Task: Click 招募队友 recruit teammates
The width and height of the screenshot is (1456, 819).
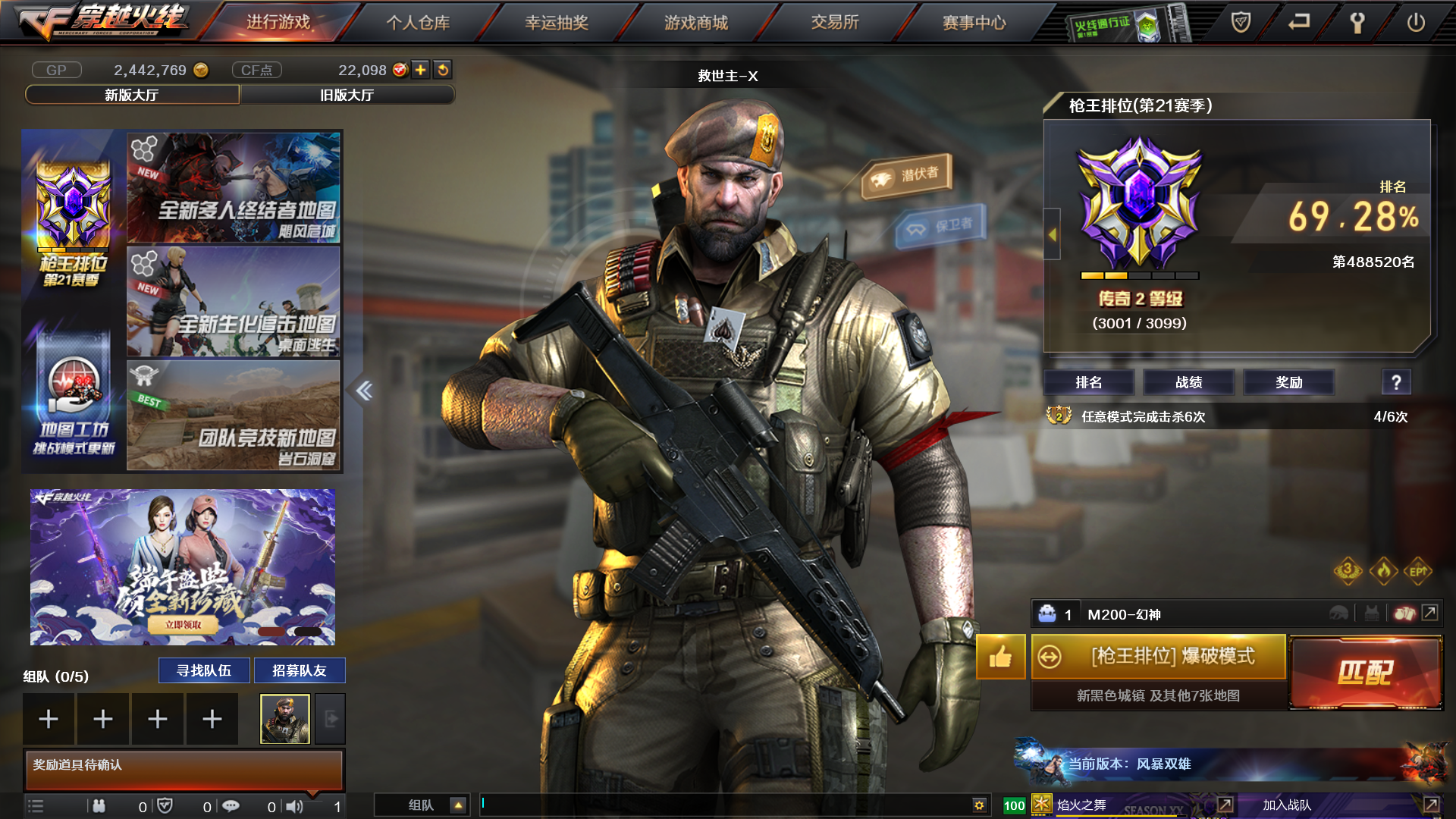Action: [300, 670]
